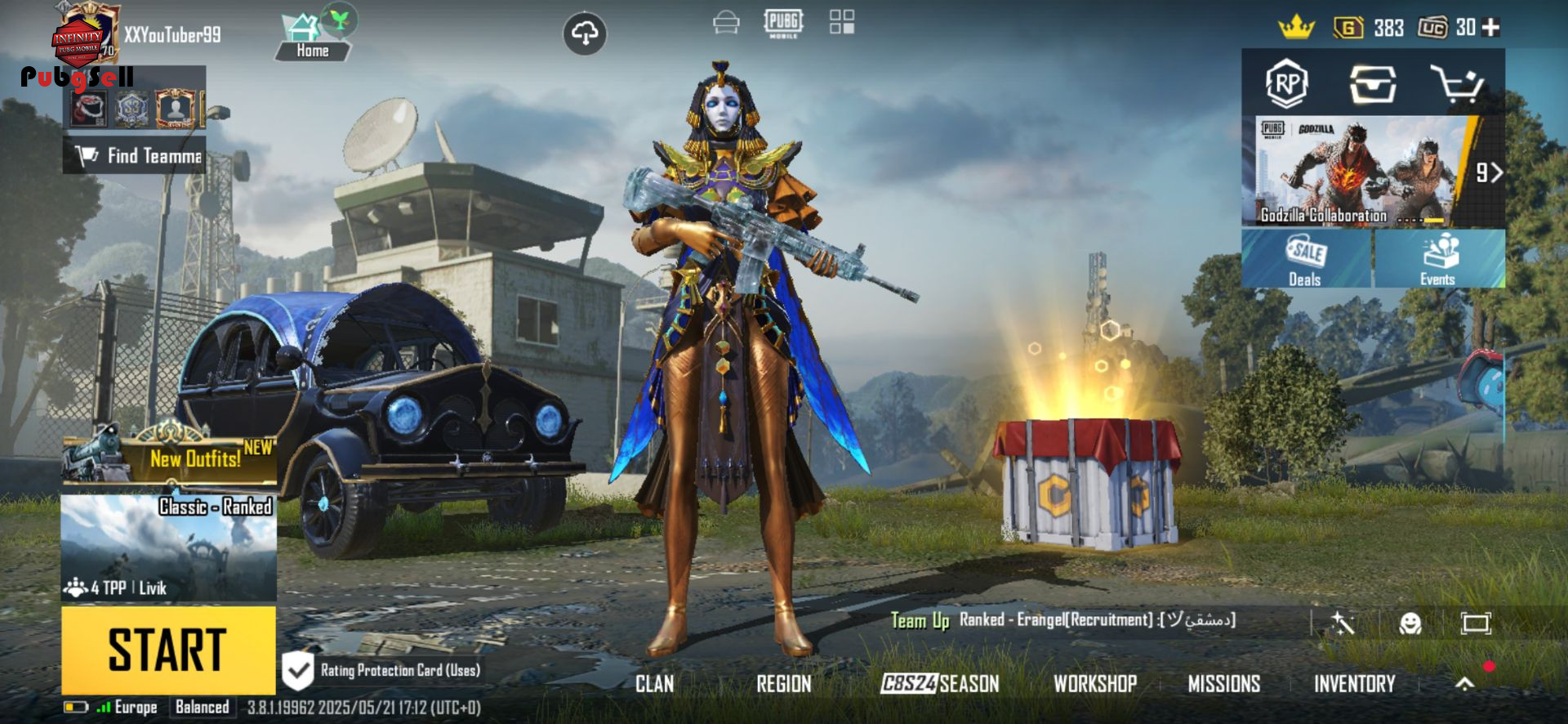Open the C8S24 Season menu
The width and height of the screenshot is (1568, 724).
coord(940,683)
